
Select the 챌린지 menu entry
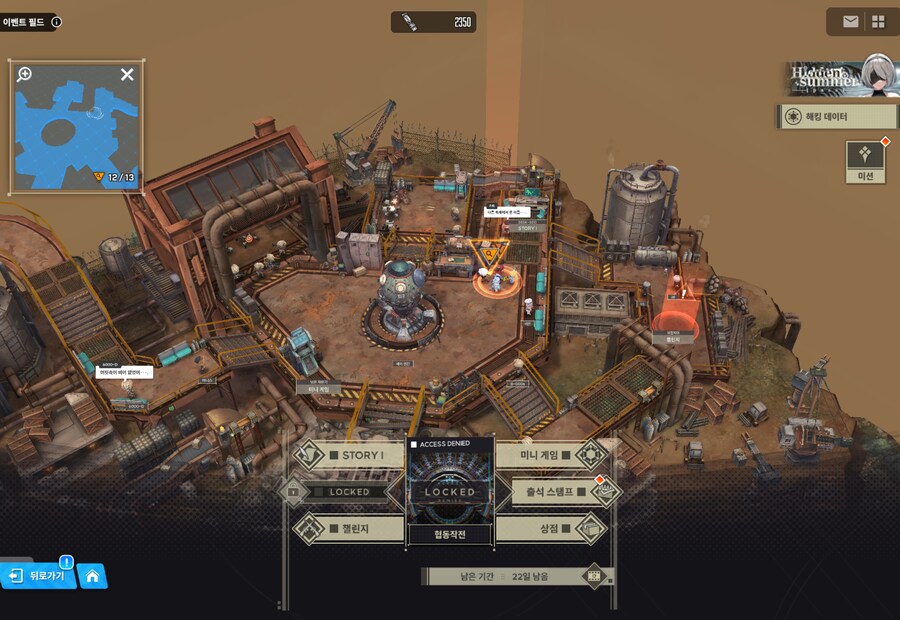[349, 528]
